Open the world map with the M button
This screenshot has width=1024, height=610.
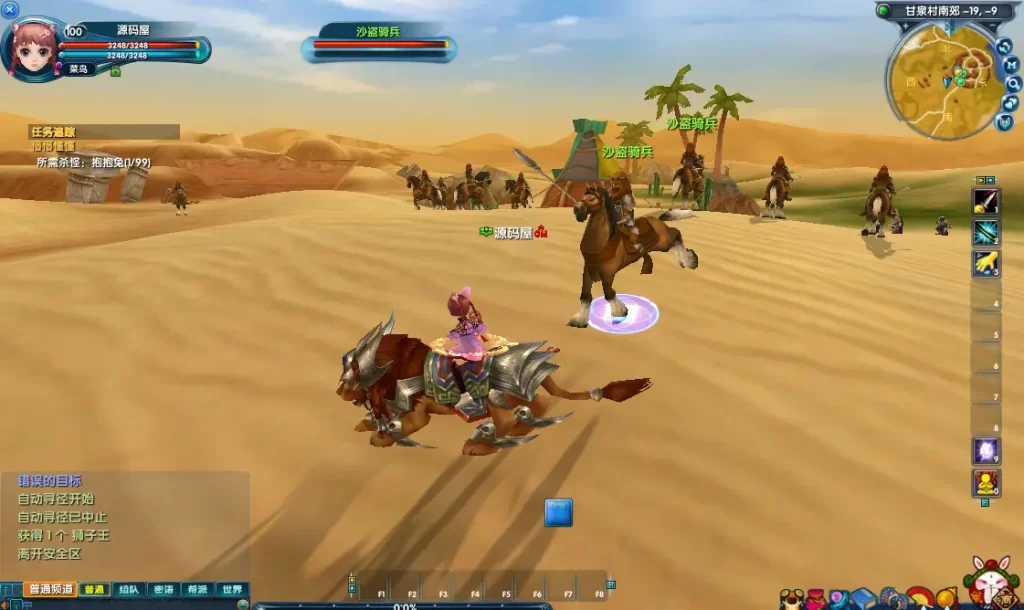tap(1011, 65)
